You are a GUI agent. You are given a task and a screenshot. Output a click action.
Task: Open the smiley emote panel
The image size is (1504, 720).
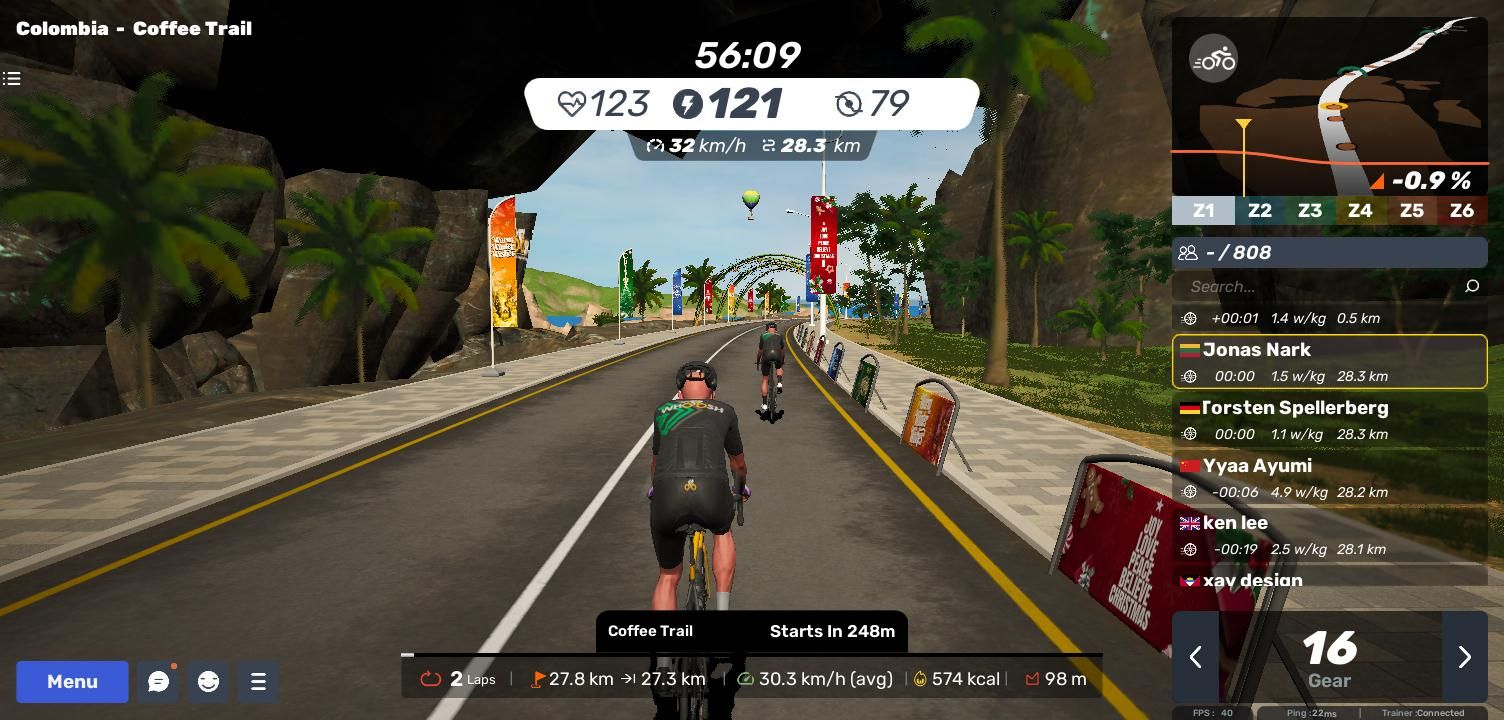pos(208,682)
